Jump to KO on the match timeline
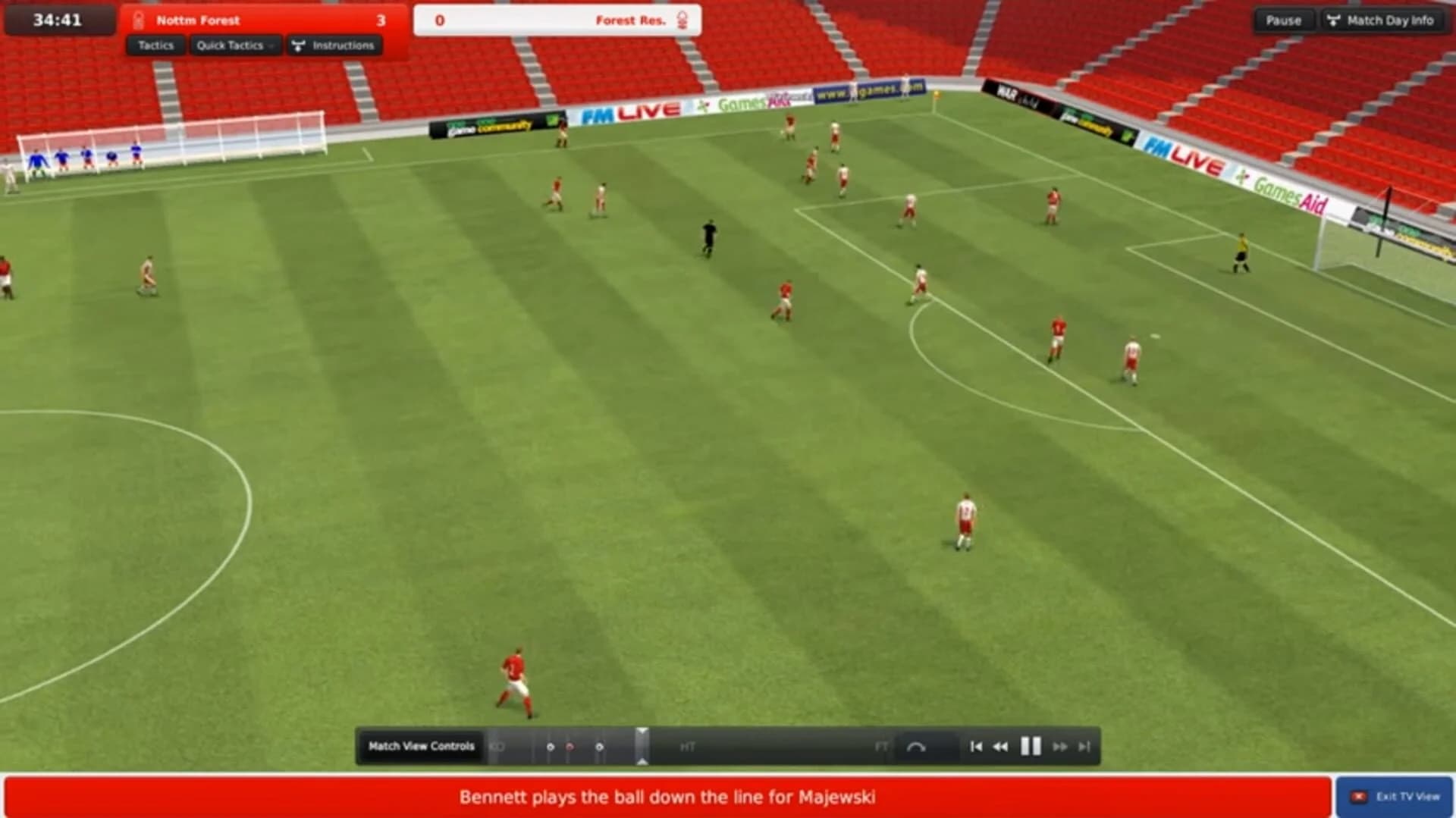1456x818 pixels. 496,746
